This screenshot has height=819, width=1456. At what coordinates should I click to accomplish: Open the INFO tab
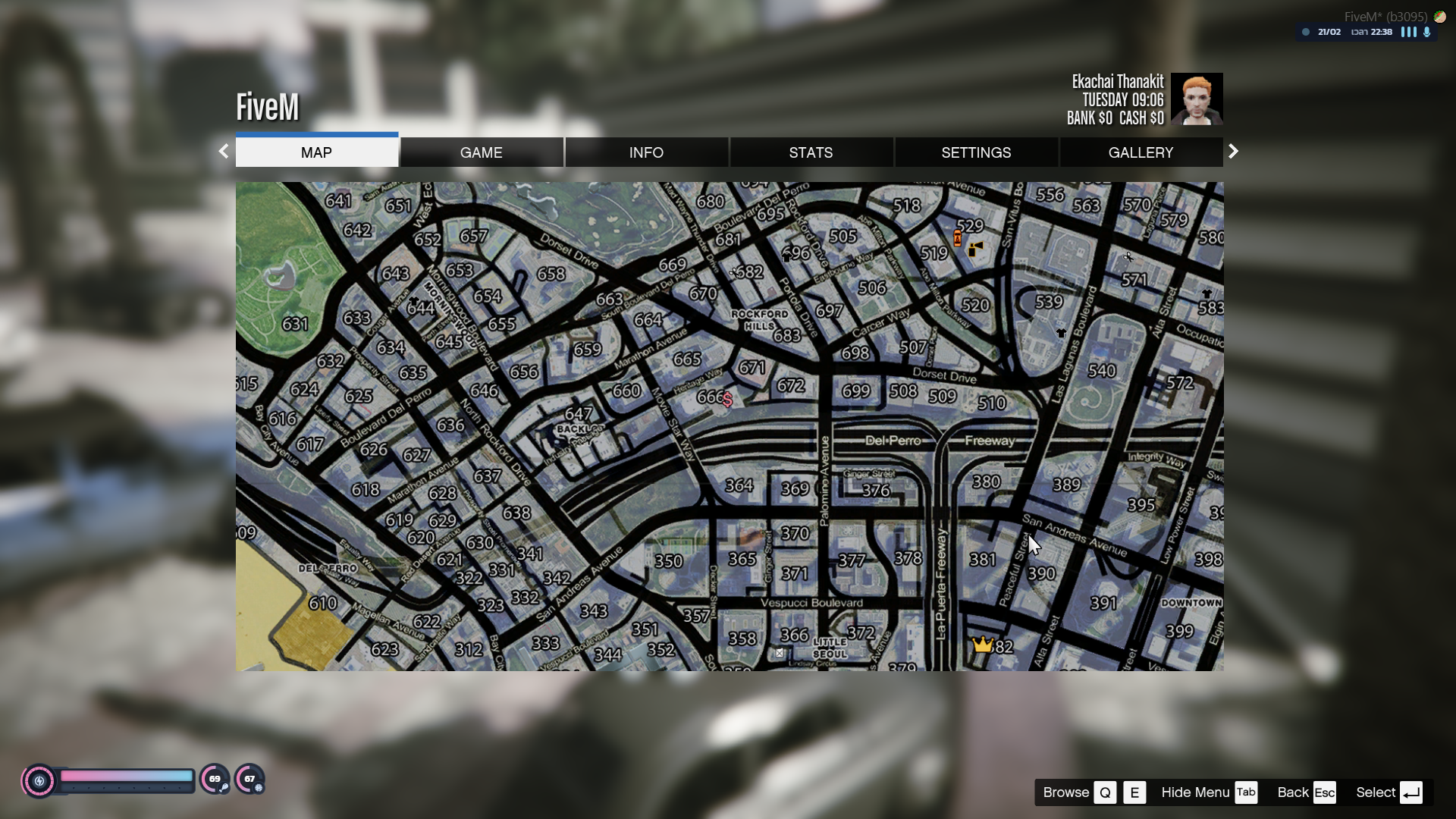pos(646,152)
